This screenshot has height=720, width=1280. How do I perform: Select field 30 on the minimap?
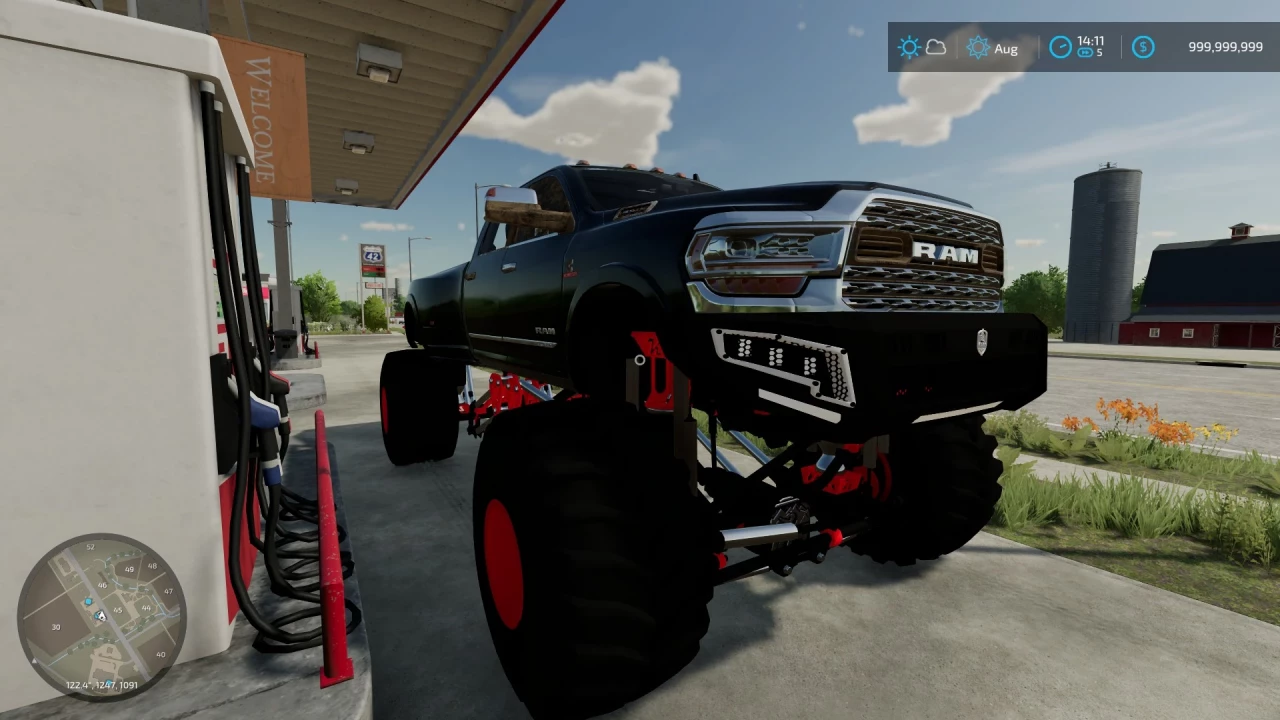[x=56, y=627]
